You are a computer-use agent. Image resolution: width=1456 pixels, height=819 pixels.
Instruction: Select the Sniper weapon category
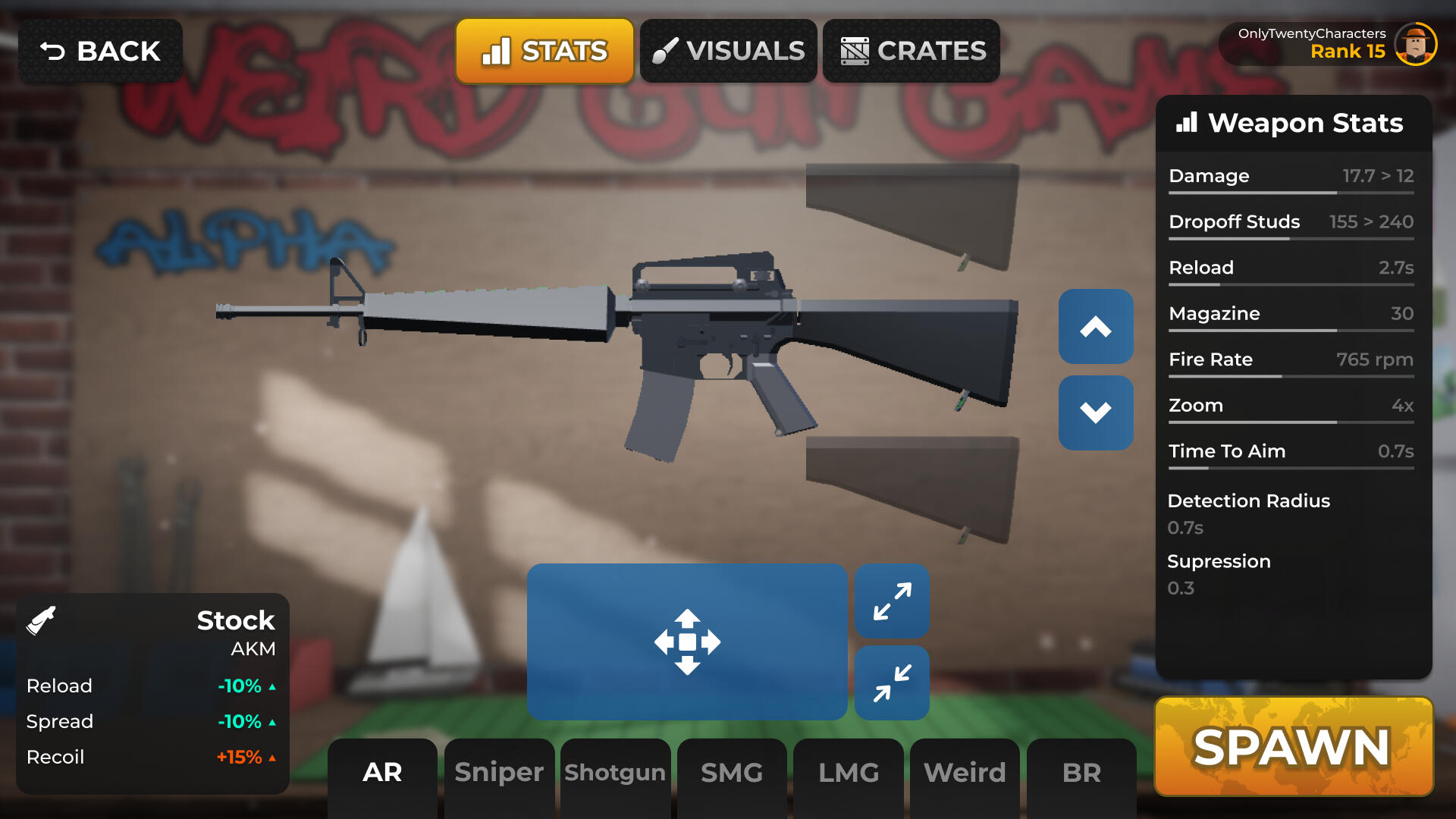(x=499, y=772)
